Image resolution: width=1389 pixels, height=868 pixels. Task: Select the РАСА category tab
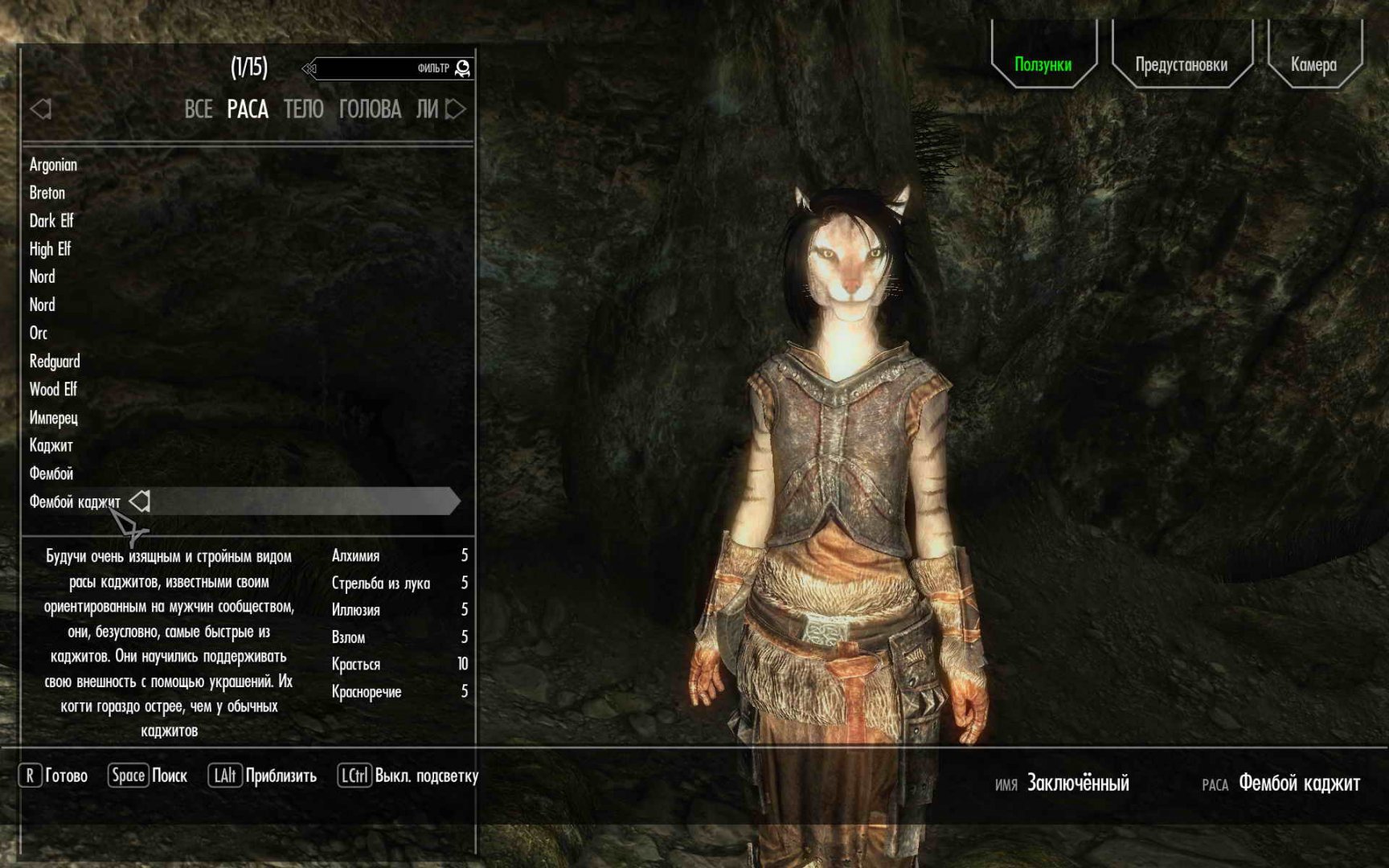point(248,109)
